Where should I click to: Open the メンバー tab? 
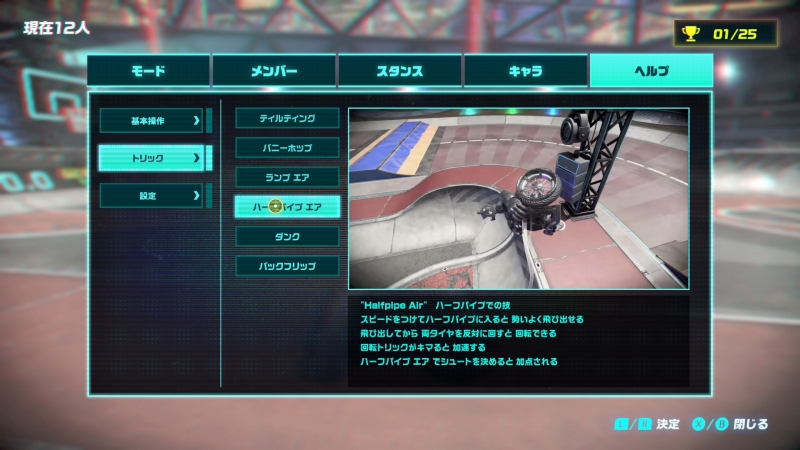273,71
